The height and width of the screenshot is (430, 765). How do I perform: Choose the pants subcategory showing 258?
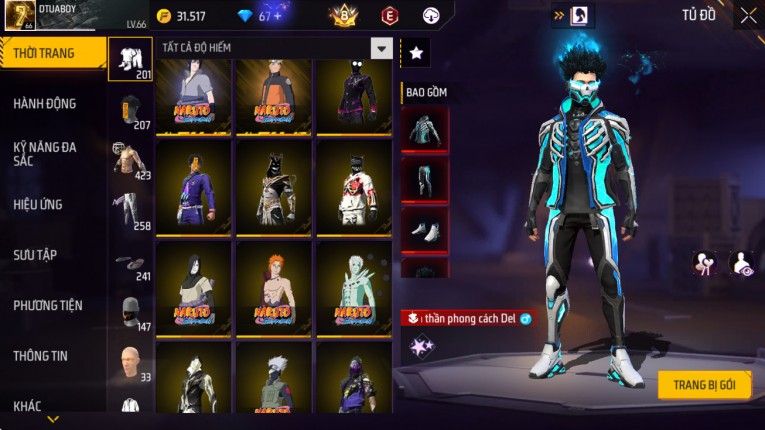pyautogui.click(x=130, y=211)
